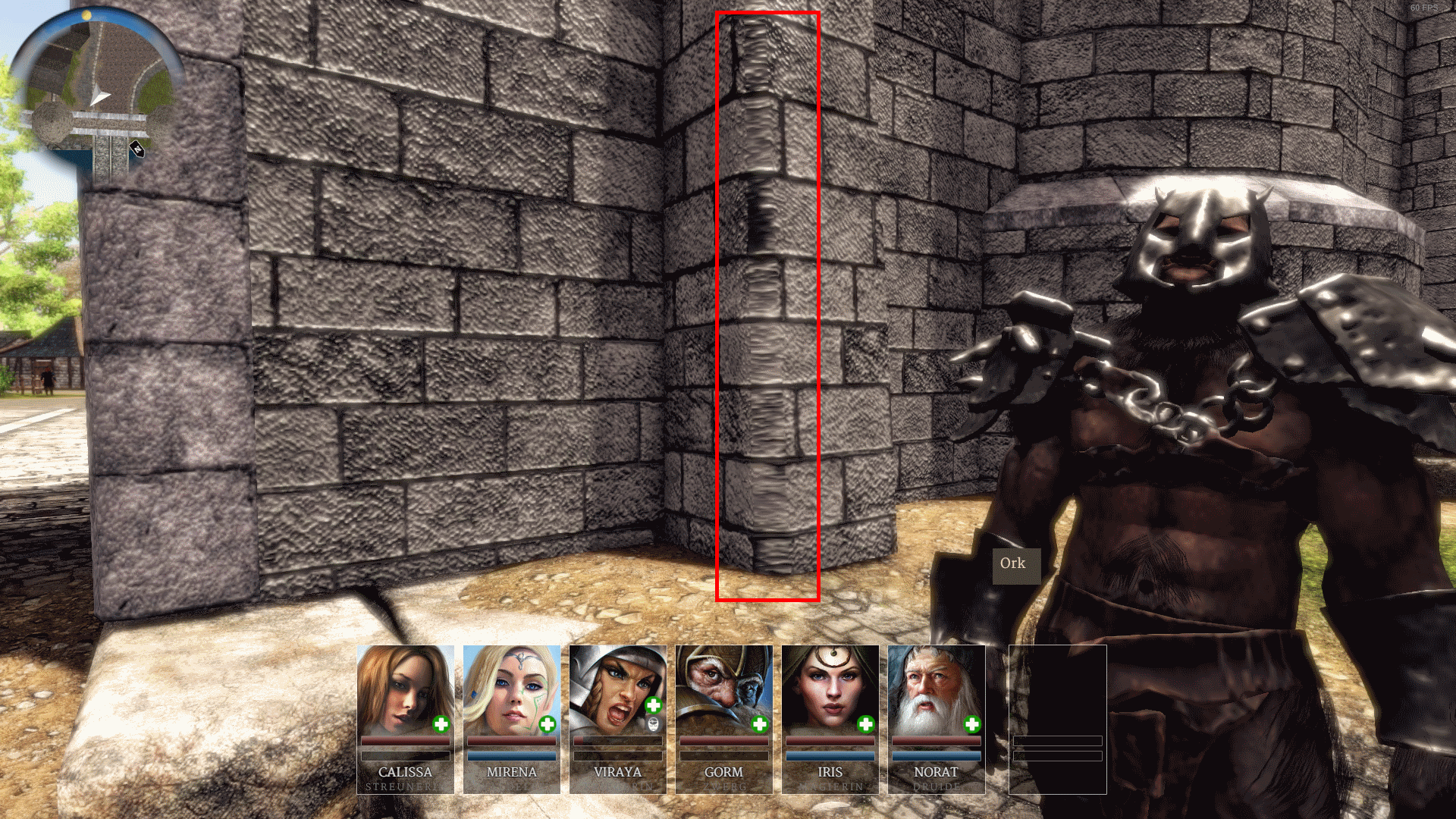Click the green plus on Calissa's portrait
The width and height of the screenshot is (1456, 819).
(441, 724)
